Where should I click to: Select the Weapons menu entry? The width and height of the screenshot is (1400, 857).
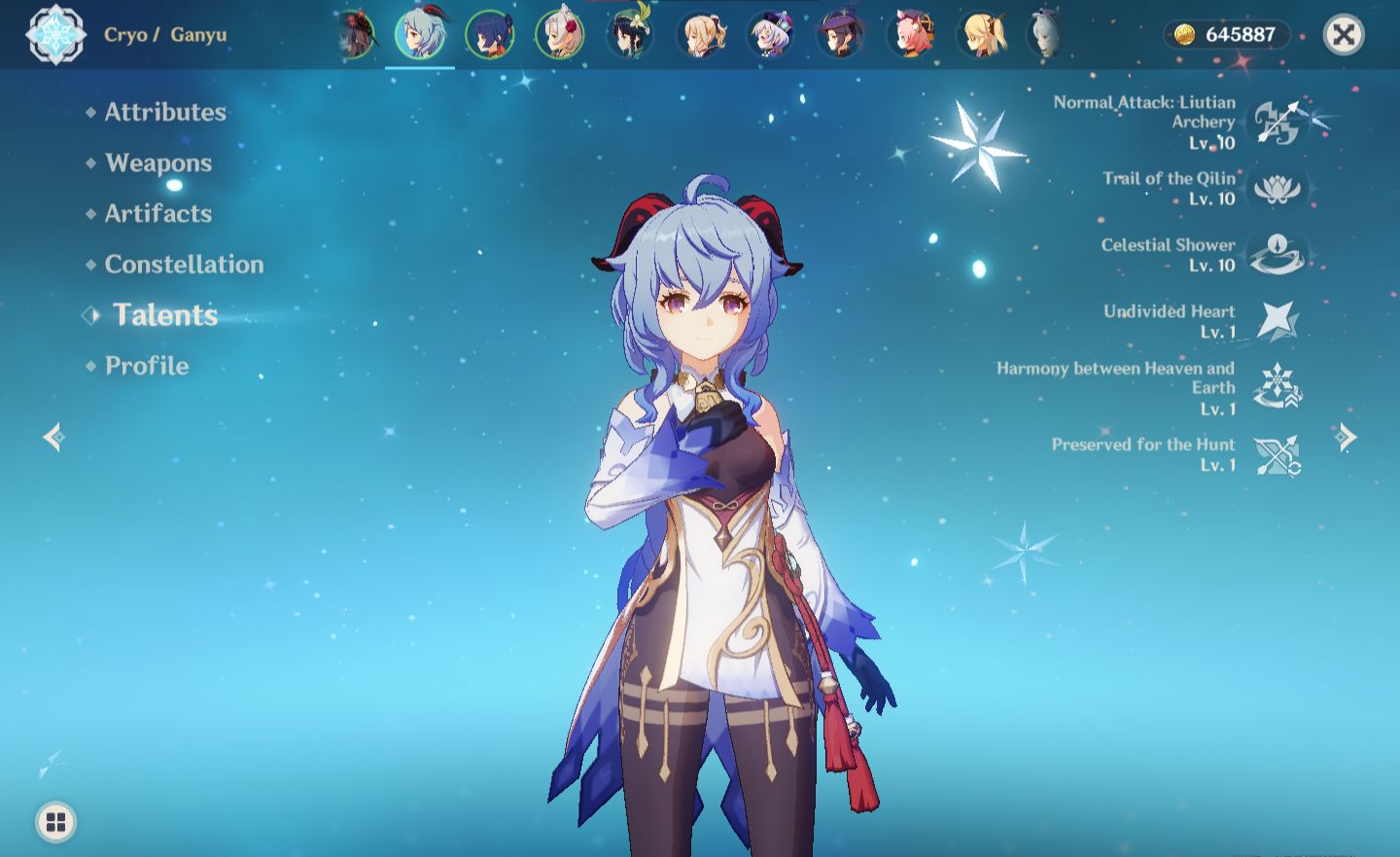[x=158, y=162]
